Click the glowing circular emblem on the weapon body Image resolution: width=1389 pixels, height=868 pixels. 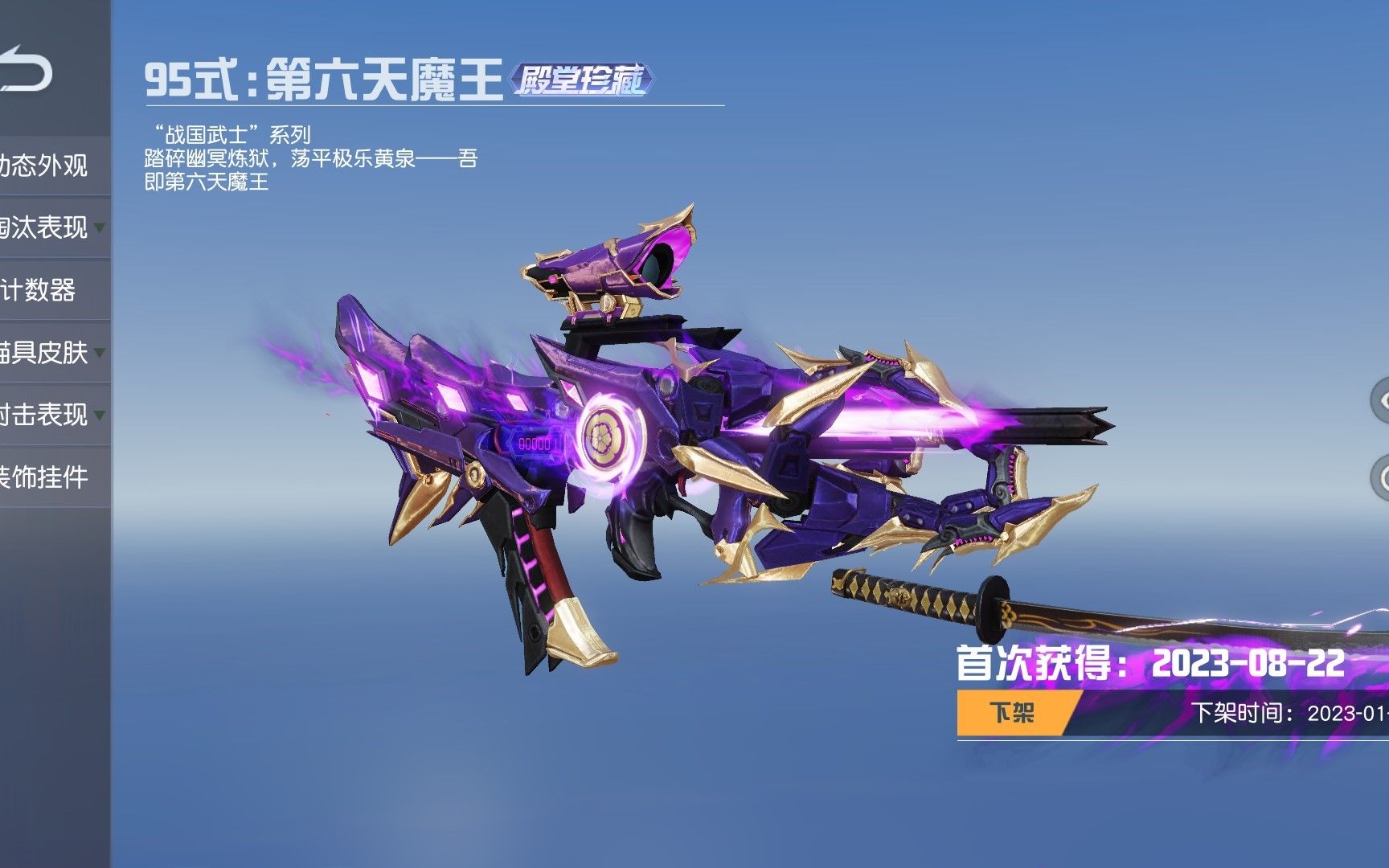(604, 435)
